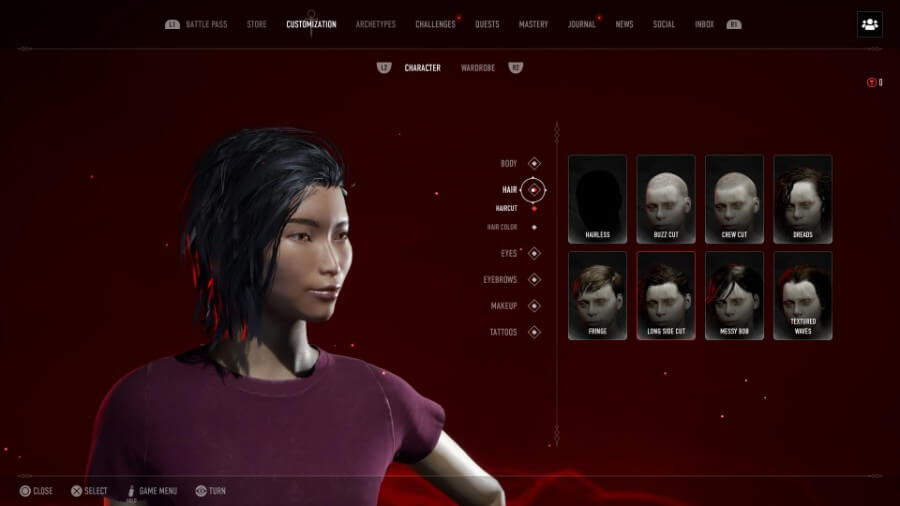
Task: Pick the Buzz Cut hairstyle
Action: [x=666, y=198]
